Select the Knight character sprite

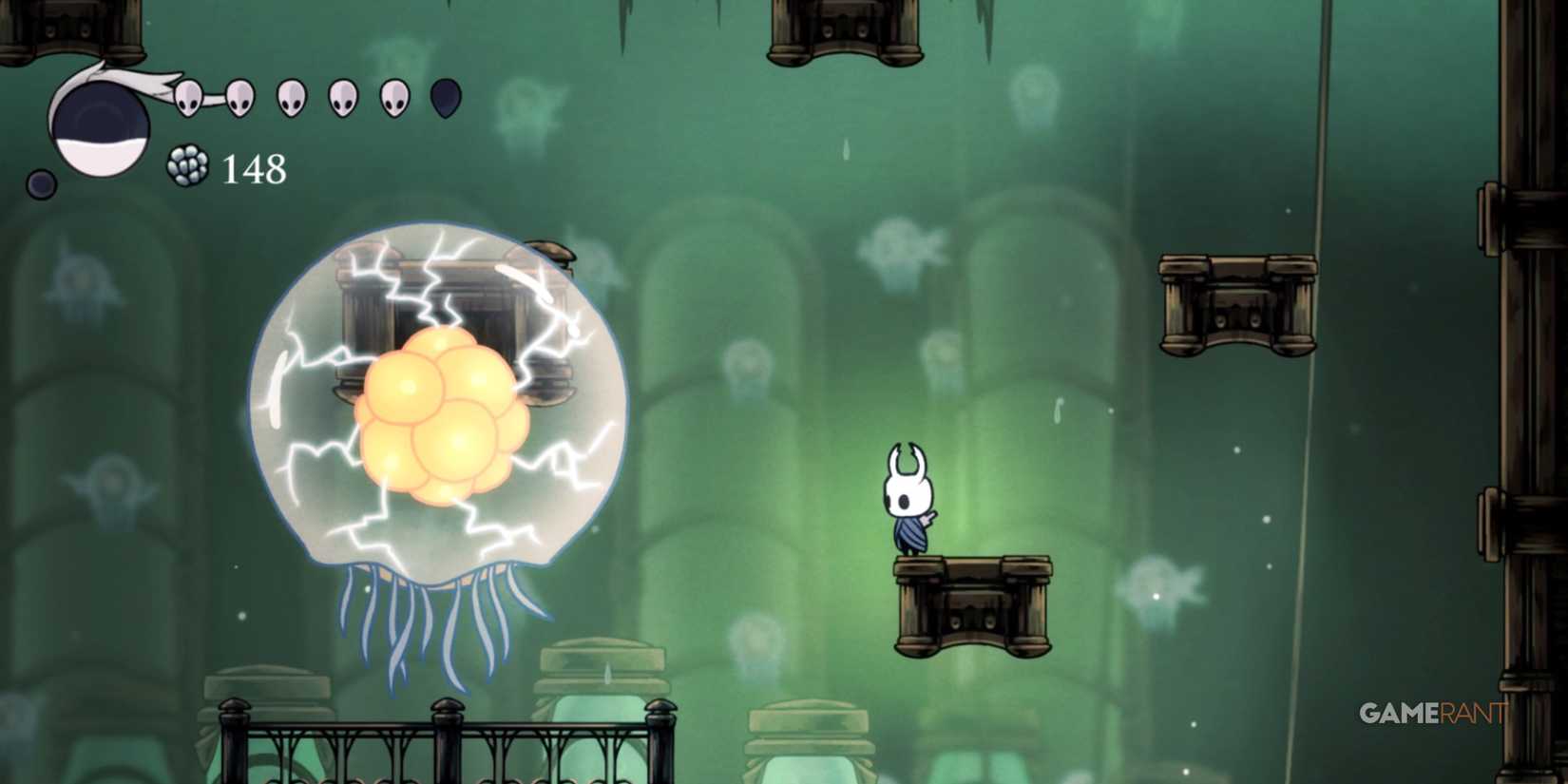[x=908, y=499]
